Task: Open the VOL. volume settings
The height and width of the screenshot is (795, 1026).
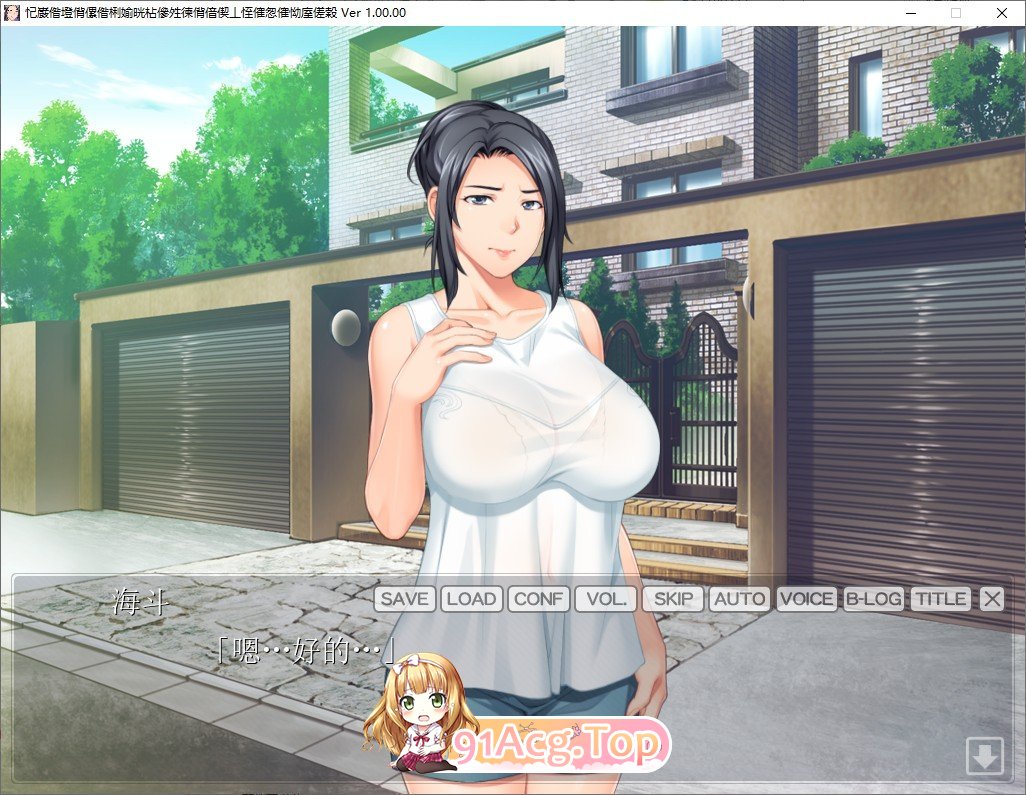Action: click(x=606, y=599)
